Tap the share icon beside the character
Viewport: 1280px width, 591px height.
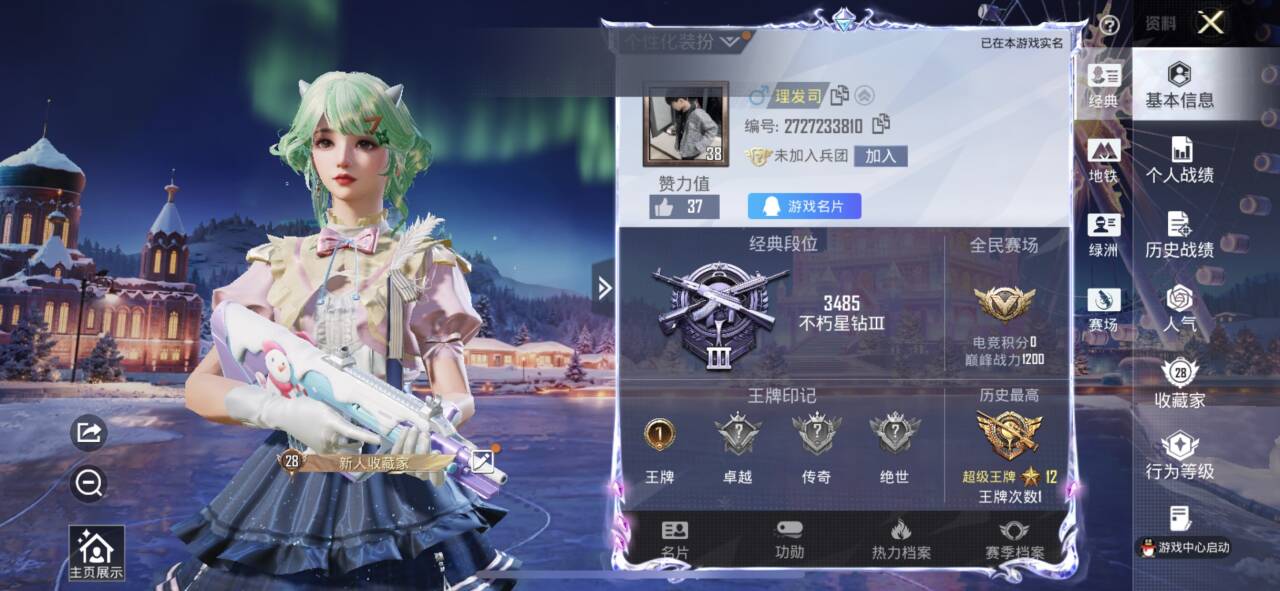pyautogui.click(x=89, y=432)
